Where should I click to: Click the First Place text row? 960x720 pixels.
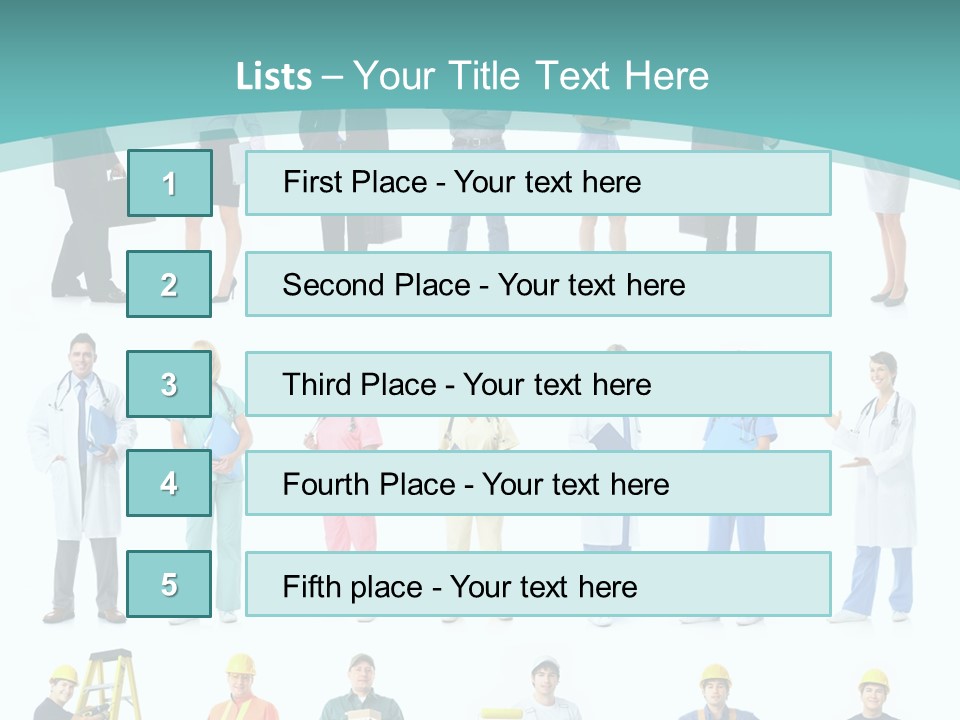[538, 183]
